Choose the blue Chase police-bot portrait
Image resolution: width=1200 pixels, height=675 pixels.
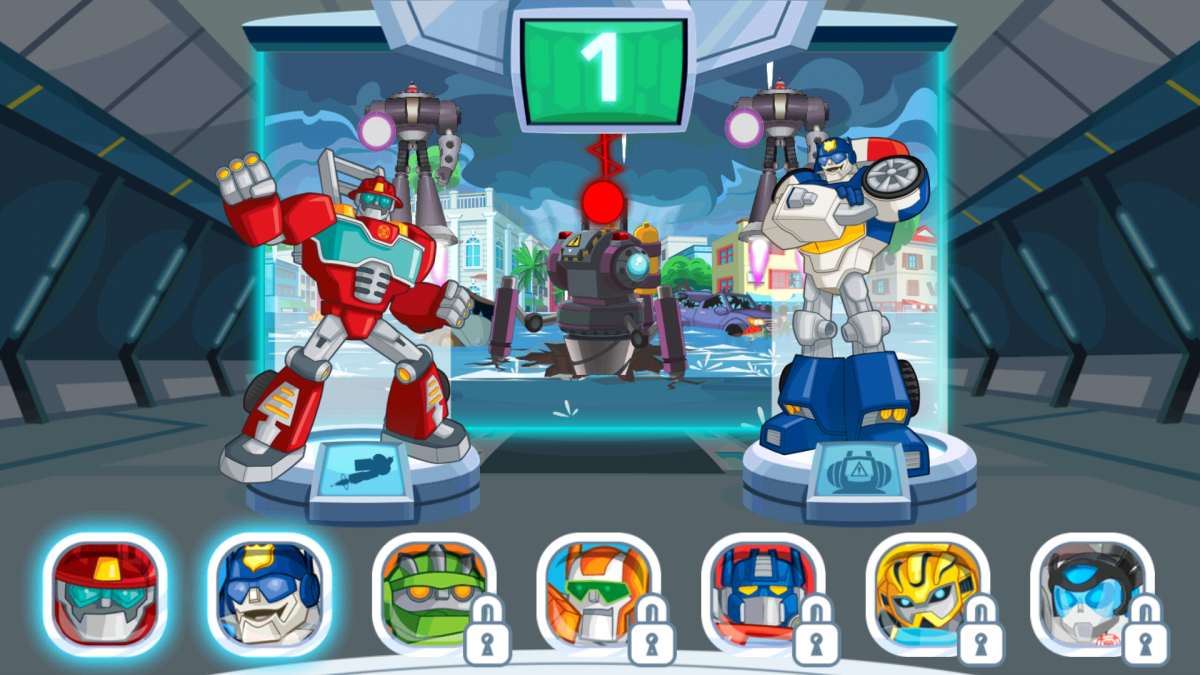click(x=269, y=594)
